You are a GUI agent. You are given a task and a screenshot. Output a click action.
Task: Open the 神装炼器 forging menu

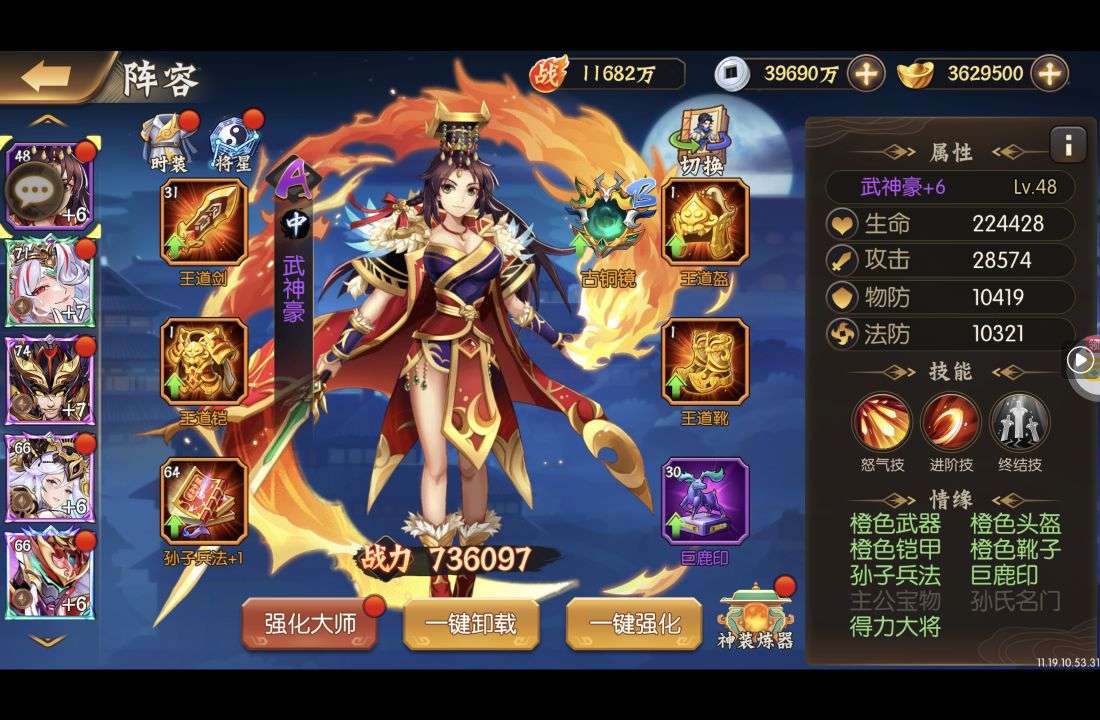[756, 615]
